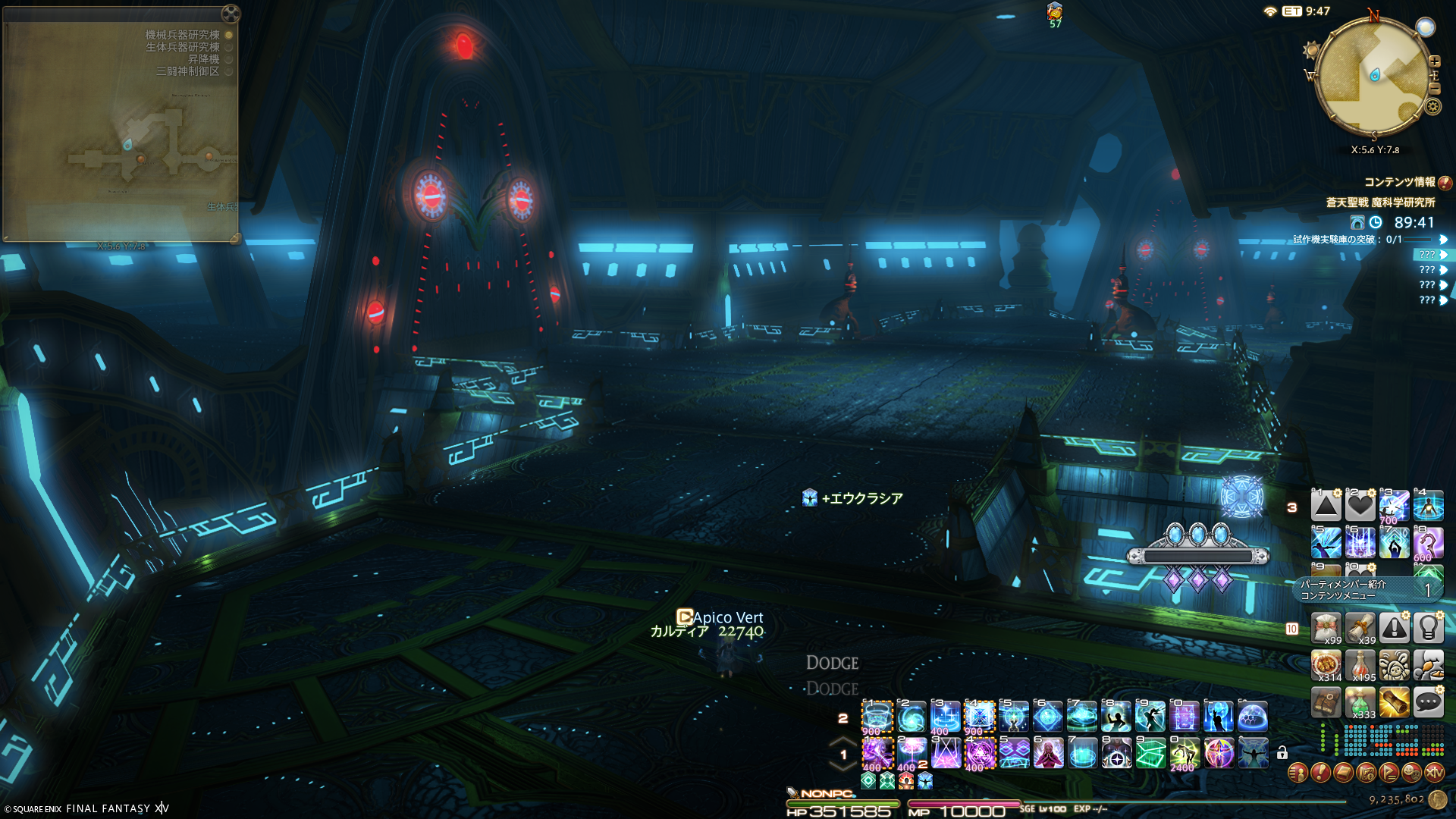Viewport: 1456px width, 819px height.
Task: Click the minimap zoom-in plus button
Action: pyautogui.click(x=1434, y=61)
